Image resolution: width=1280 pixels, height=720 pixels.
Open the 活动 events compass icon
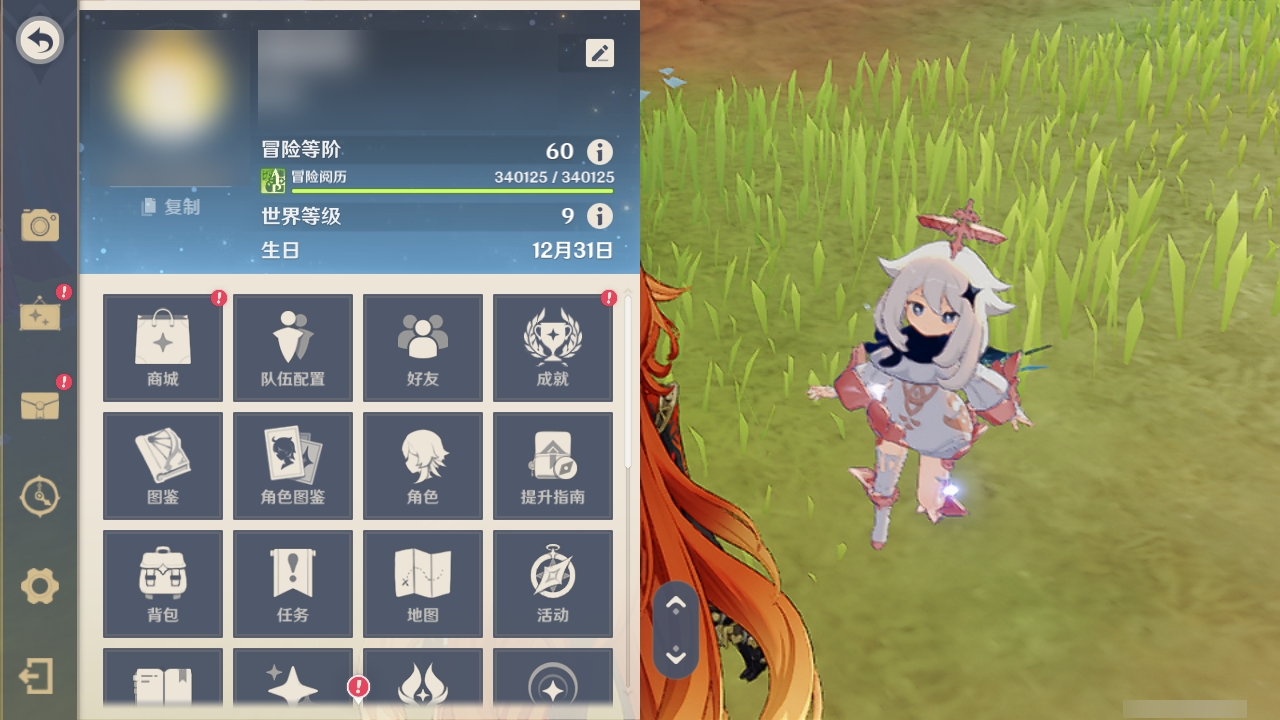point(553,583)
